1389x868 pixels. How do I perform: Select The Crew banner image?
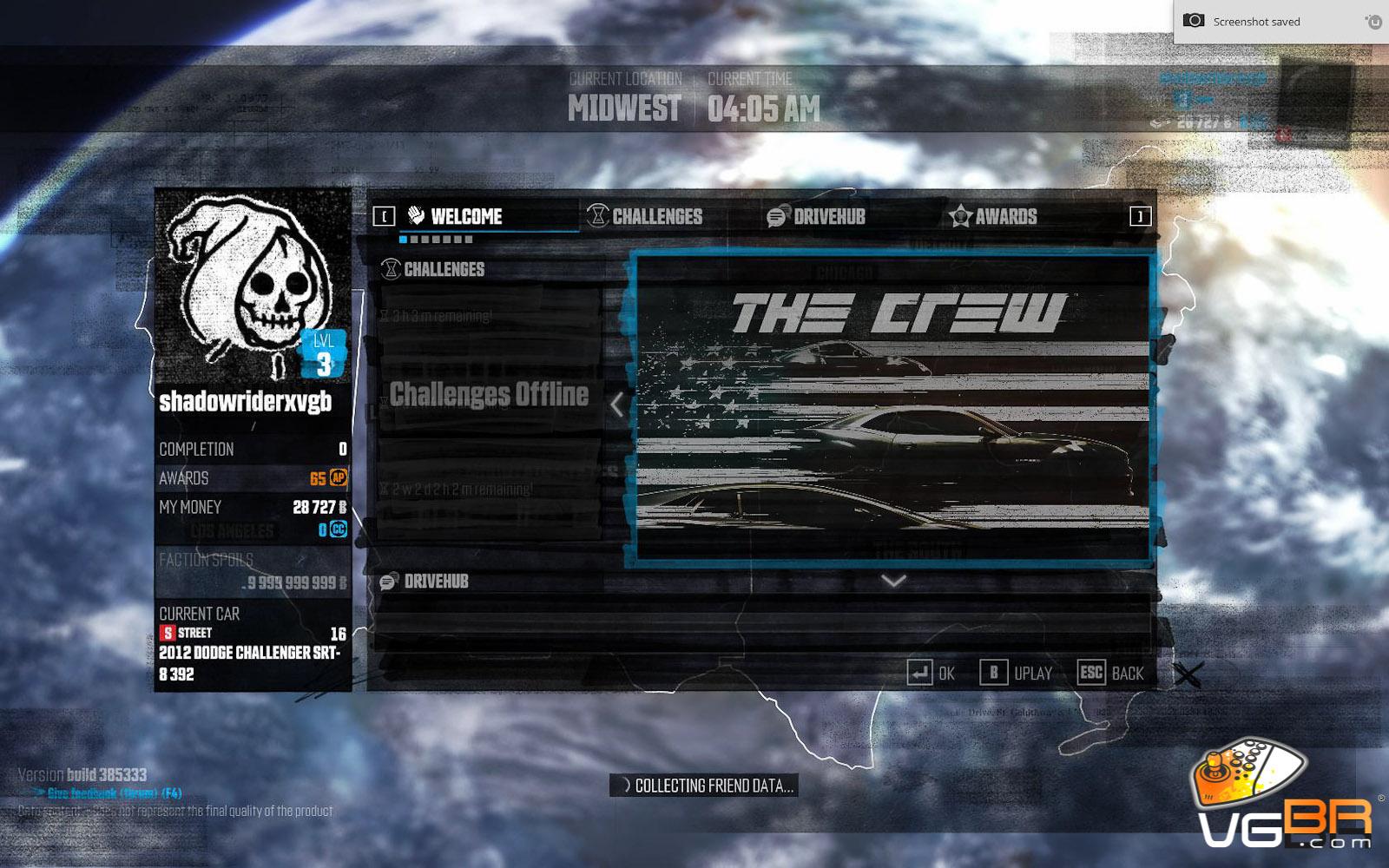[x=892, y=408]
